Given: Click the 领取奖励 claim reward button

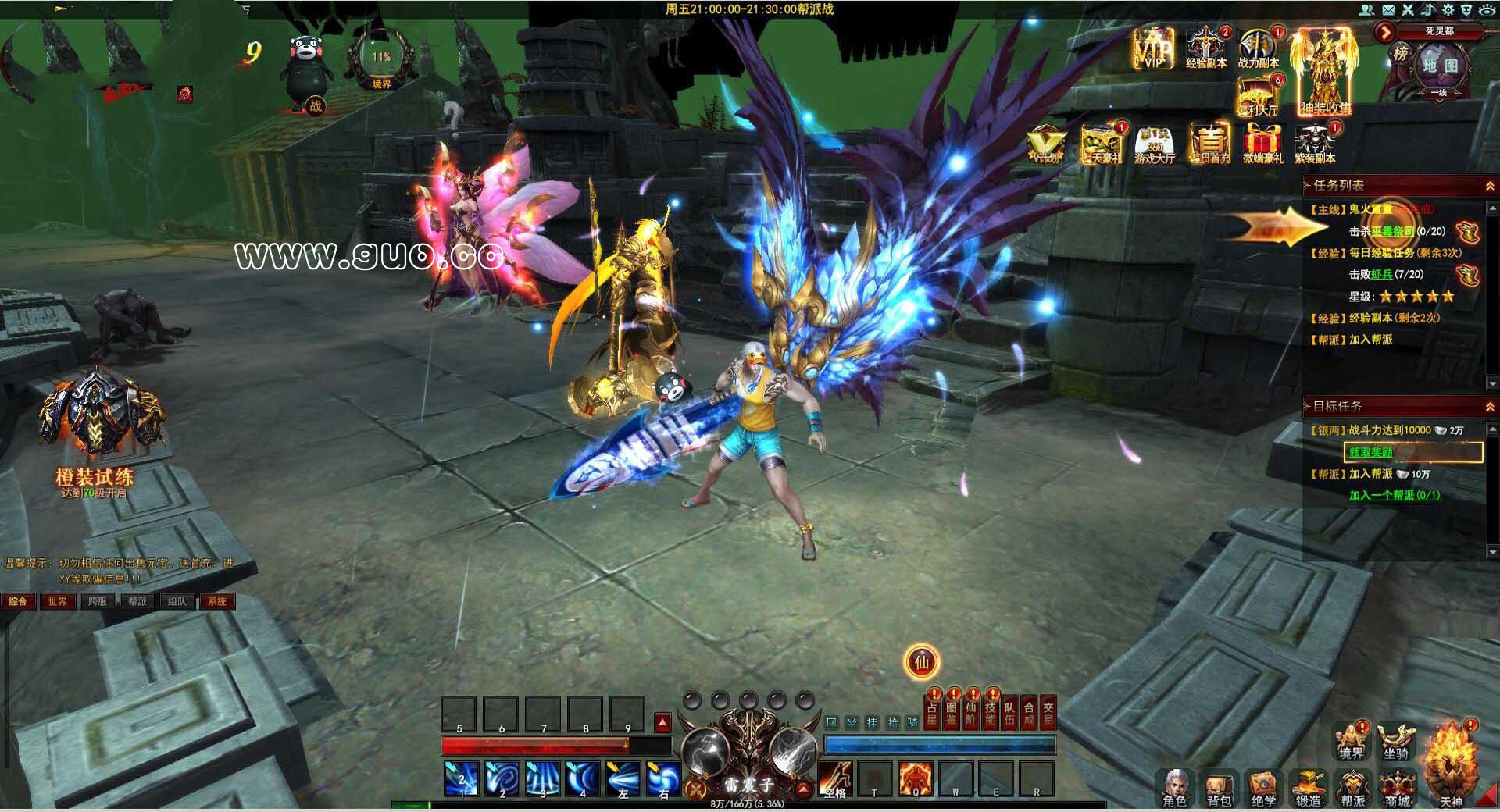Looking at the screenshot, I should tap(1413, 452).
